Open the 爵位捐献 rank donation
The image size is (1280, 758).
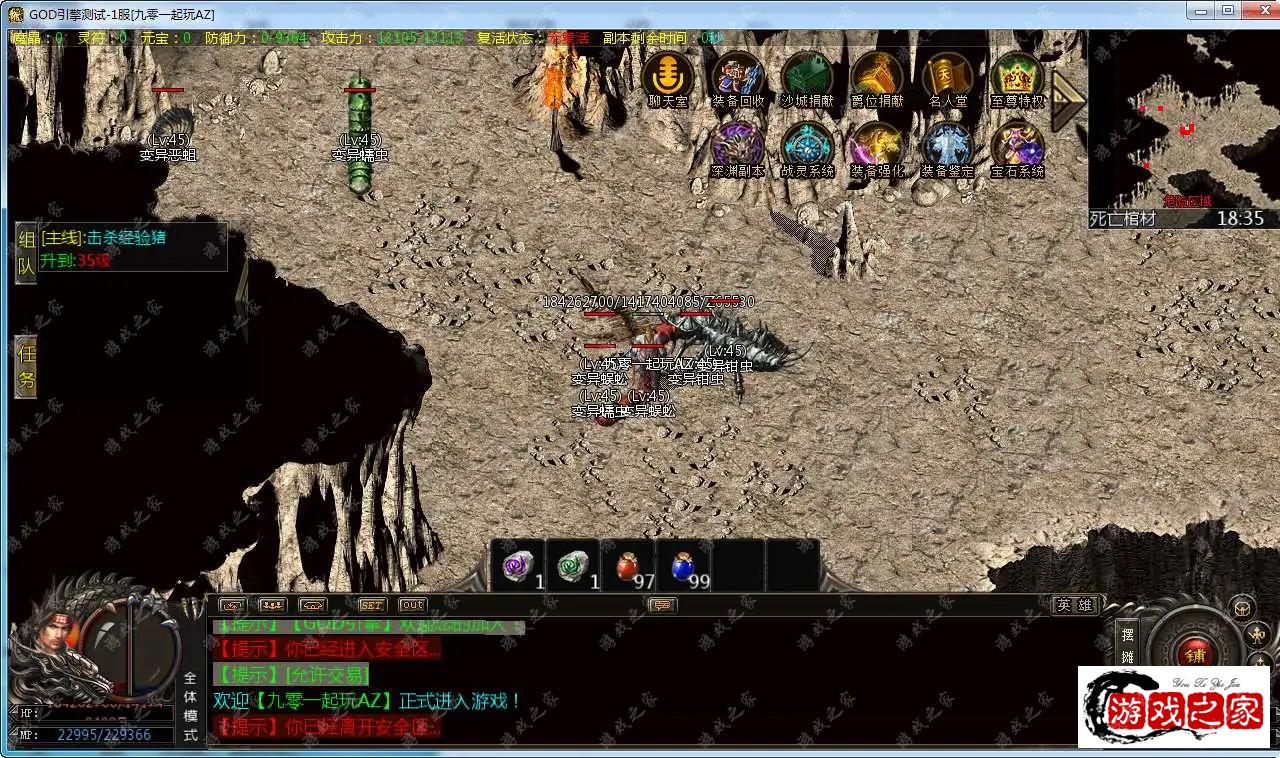(x=877, y=77)
